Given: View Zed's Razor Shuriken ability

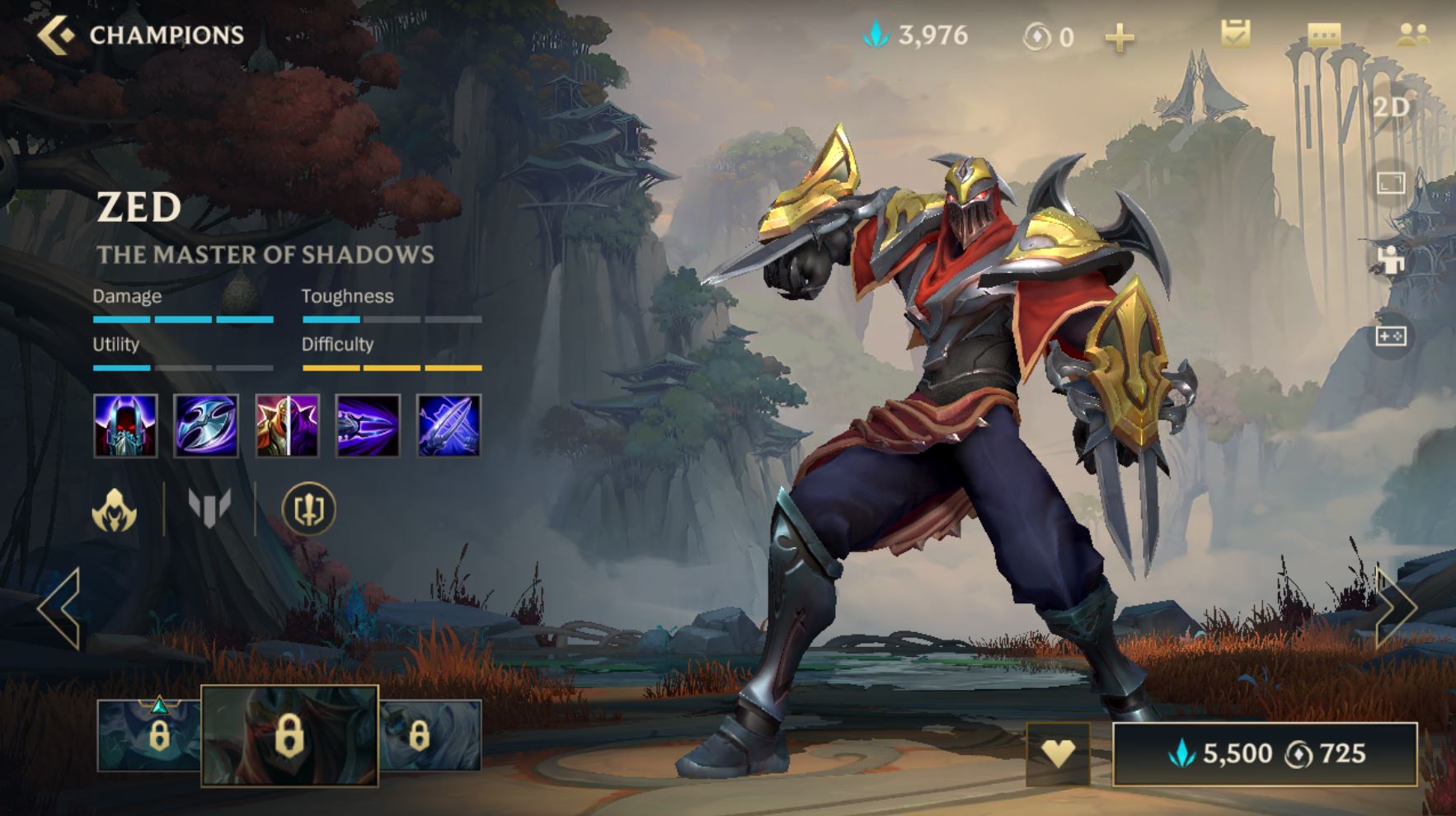Looking at the screenshot, I should coord(206,425).
